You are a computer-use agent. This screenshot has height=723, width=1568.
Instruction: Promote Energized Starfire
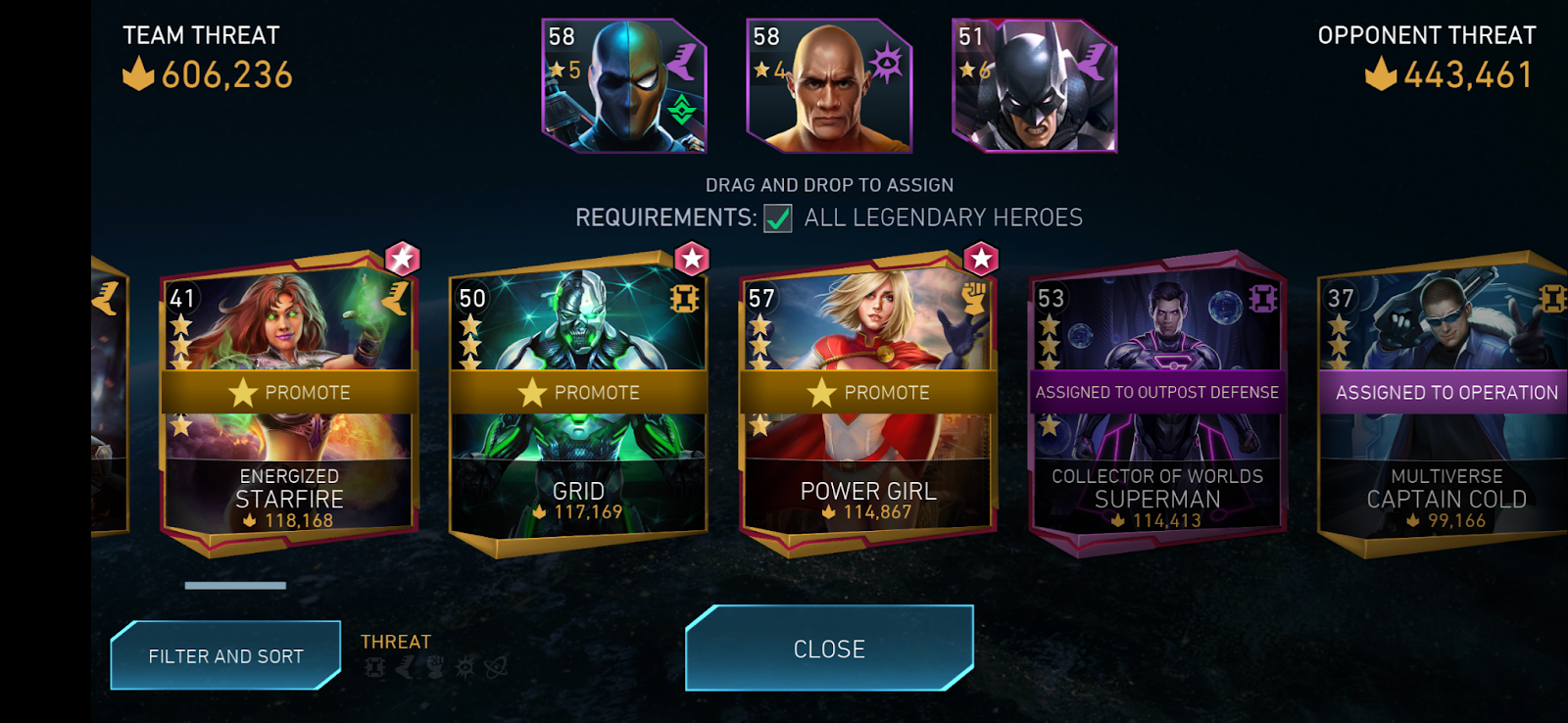click(290, 392)
